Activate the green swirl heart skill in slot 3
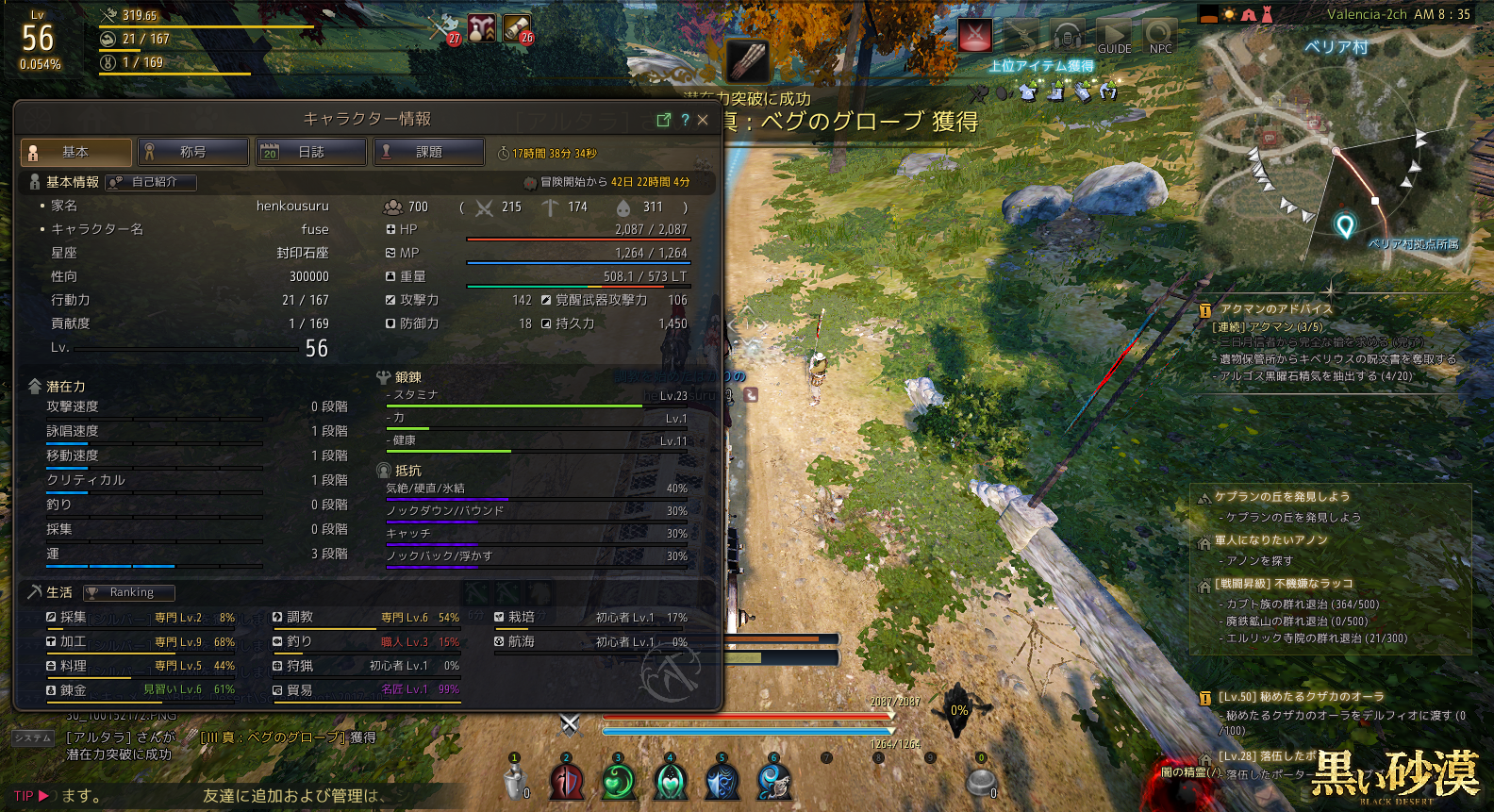Screen dimensions: 1494x812 619,782
